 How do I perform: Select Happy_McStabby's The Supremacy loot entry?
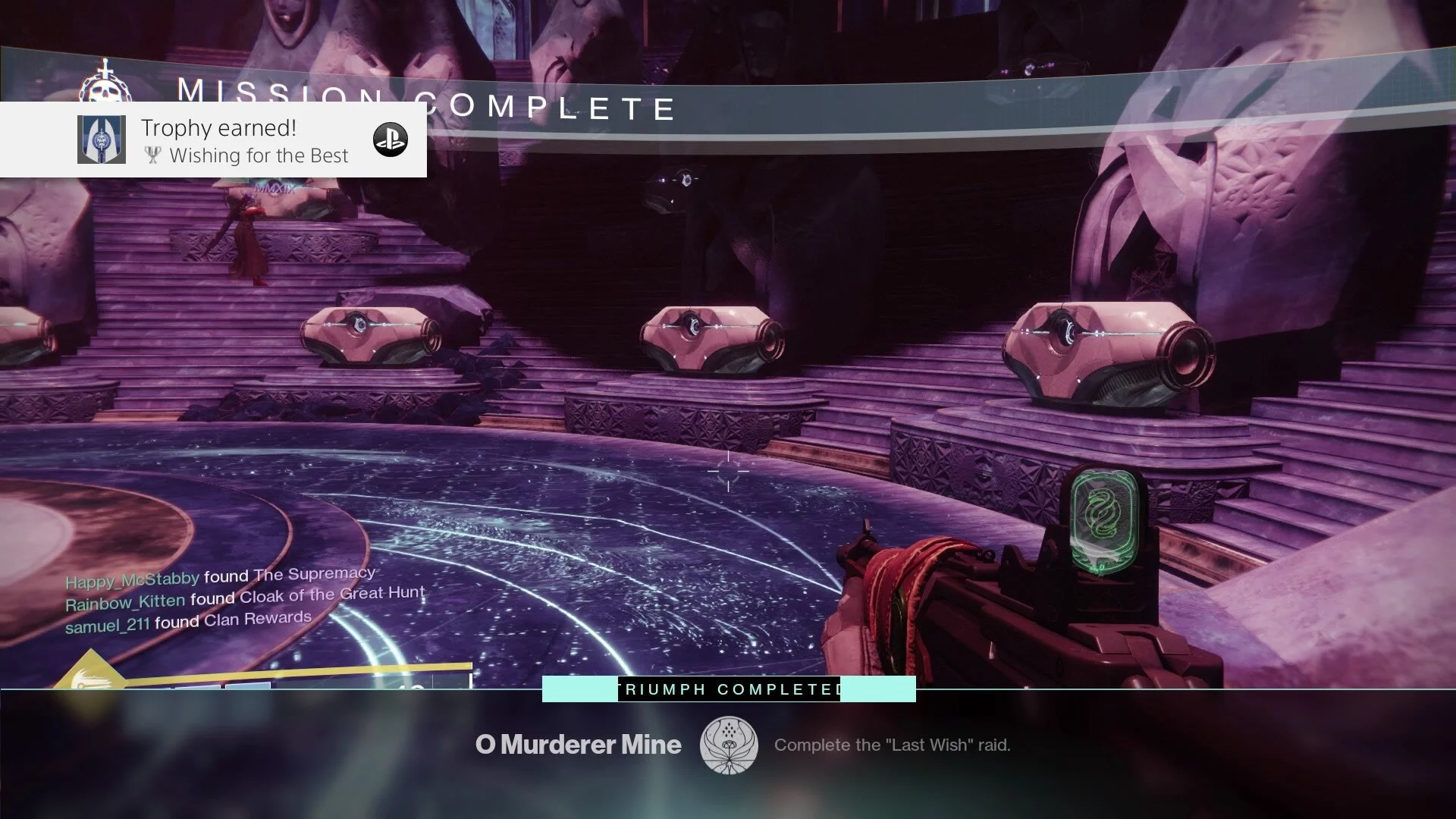[221, 578]
